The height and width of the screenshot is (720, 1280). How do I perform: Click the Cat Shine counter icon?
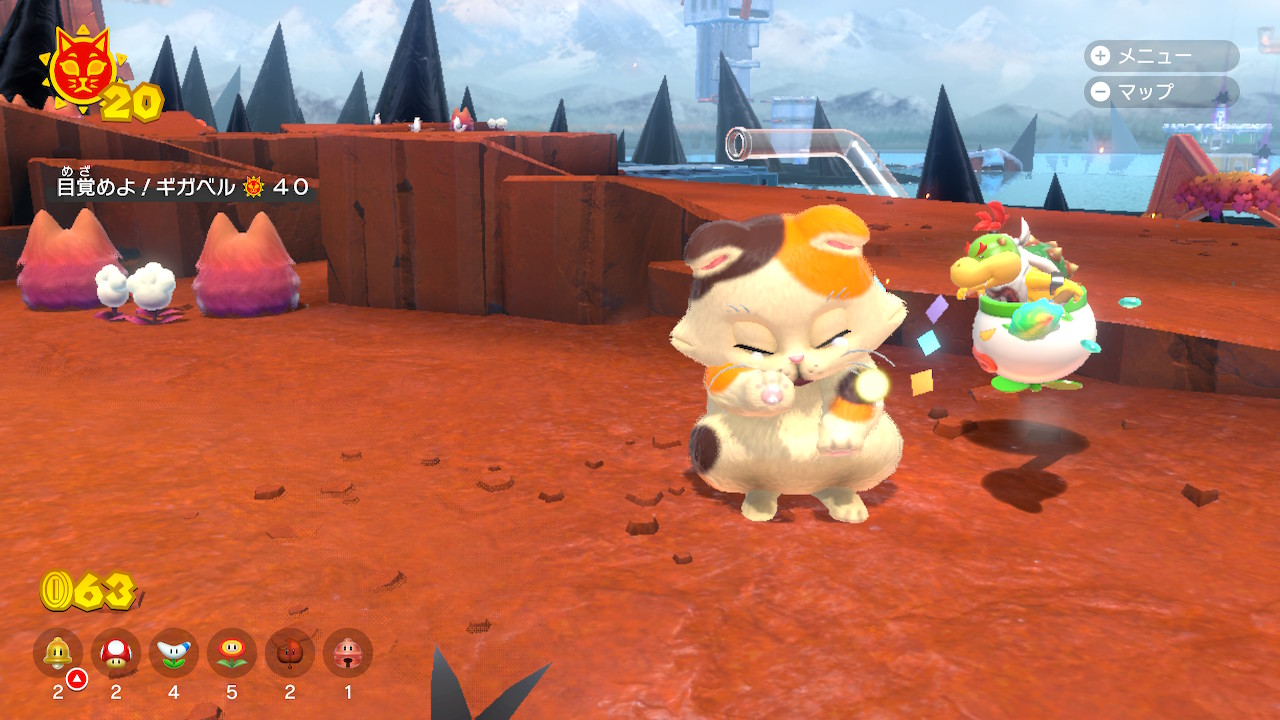pyautogui.click(x=80, y=72)
